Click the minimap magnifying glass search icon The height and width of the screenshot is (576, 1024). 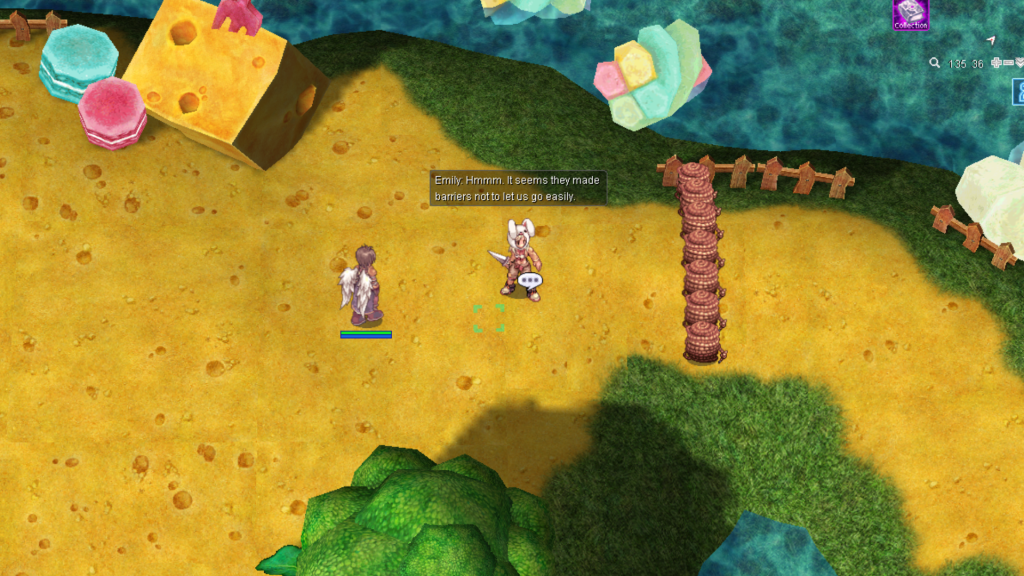tap(934, 63)
